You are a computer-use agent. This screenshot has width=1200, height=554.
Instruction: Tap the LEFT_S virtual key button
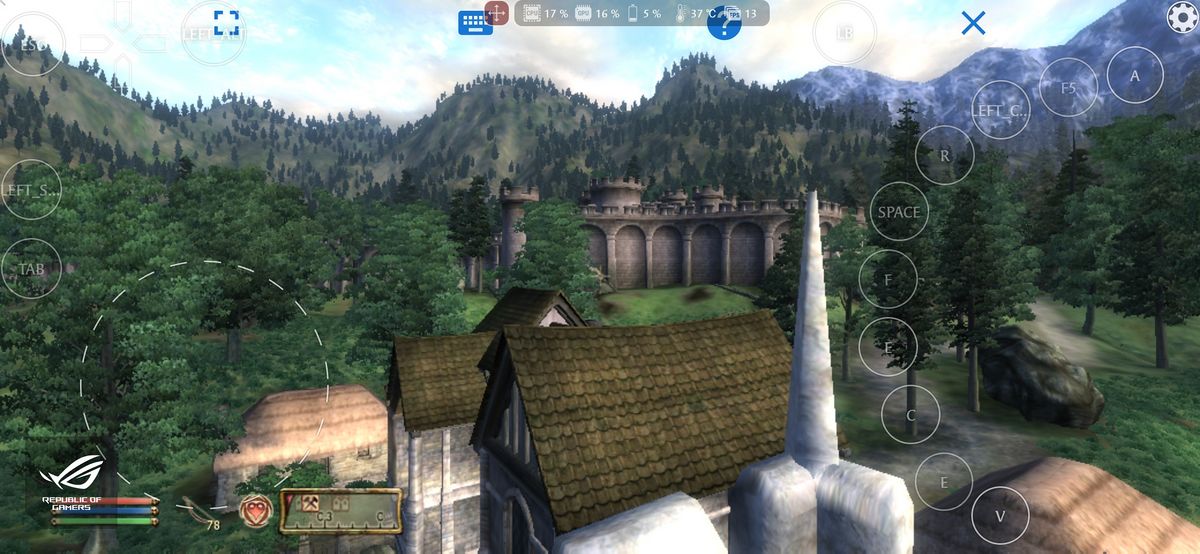tap(31, 190)
